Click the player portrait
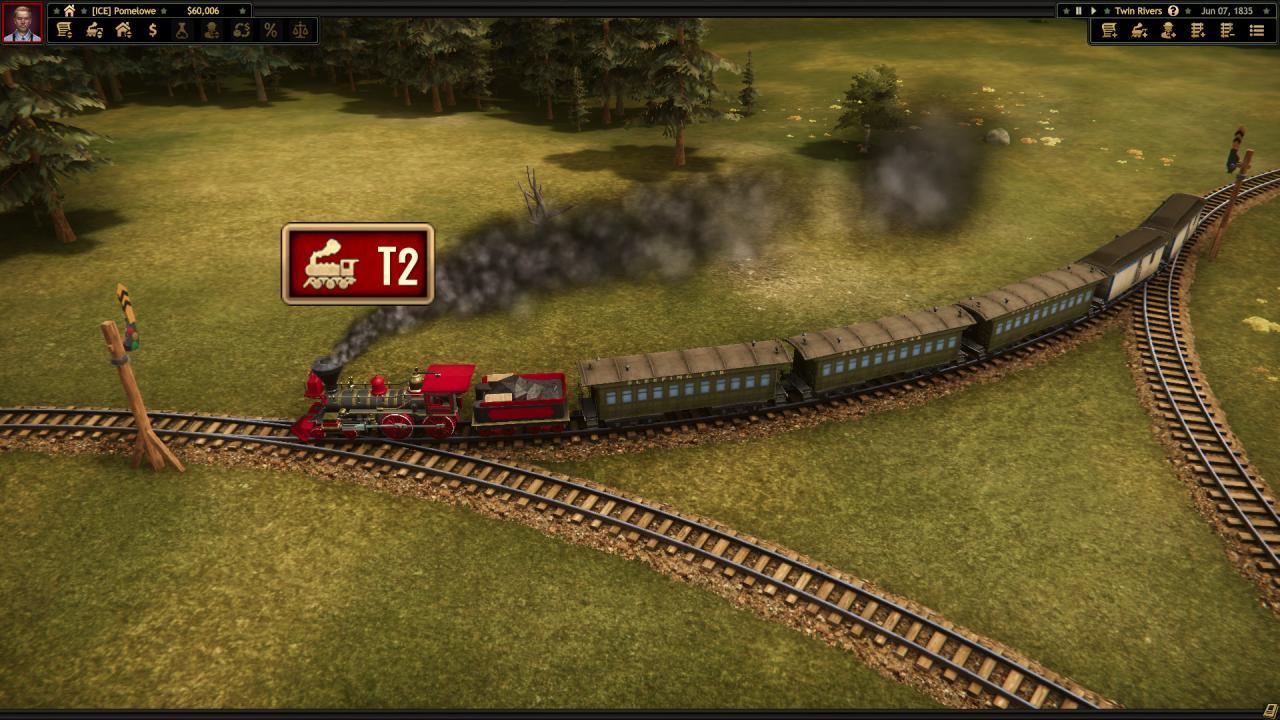 [22, 22]
